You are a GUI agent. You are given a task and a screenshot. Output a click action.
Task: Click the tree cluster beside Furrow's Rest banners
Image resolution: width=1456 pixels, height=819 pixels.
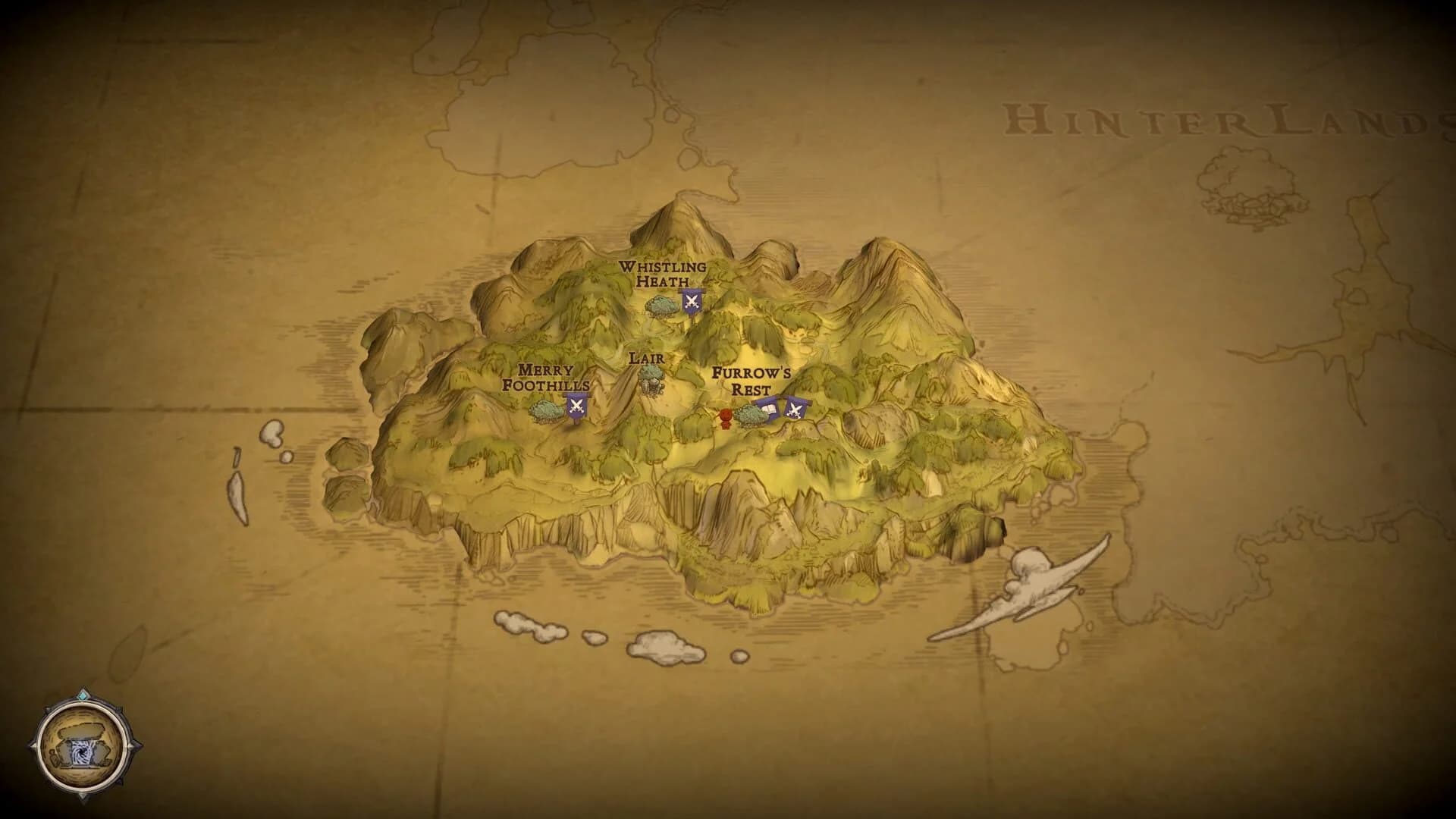click(x=751, y=416)
